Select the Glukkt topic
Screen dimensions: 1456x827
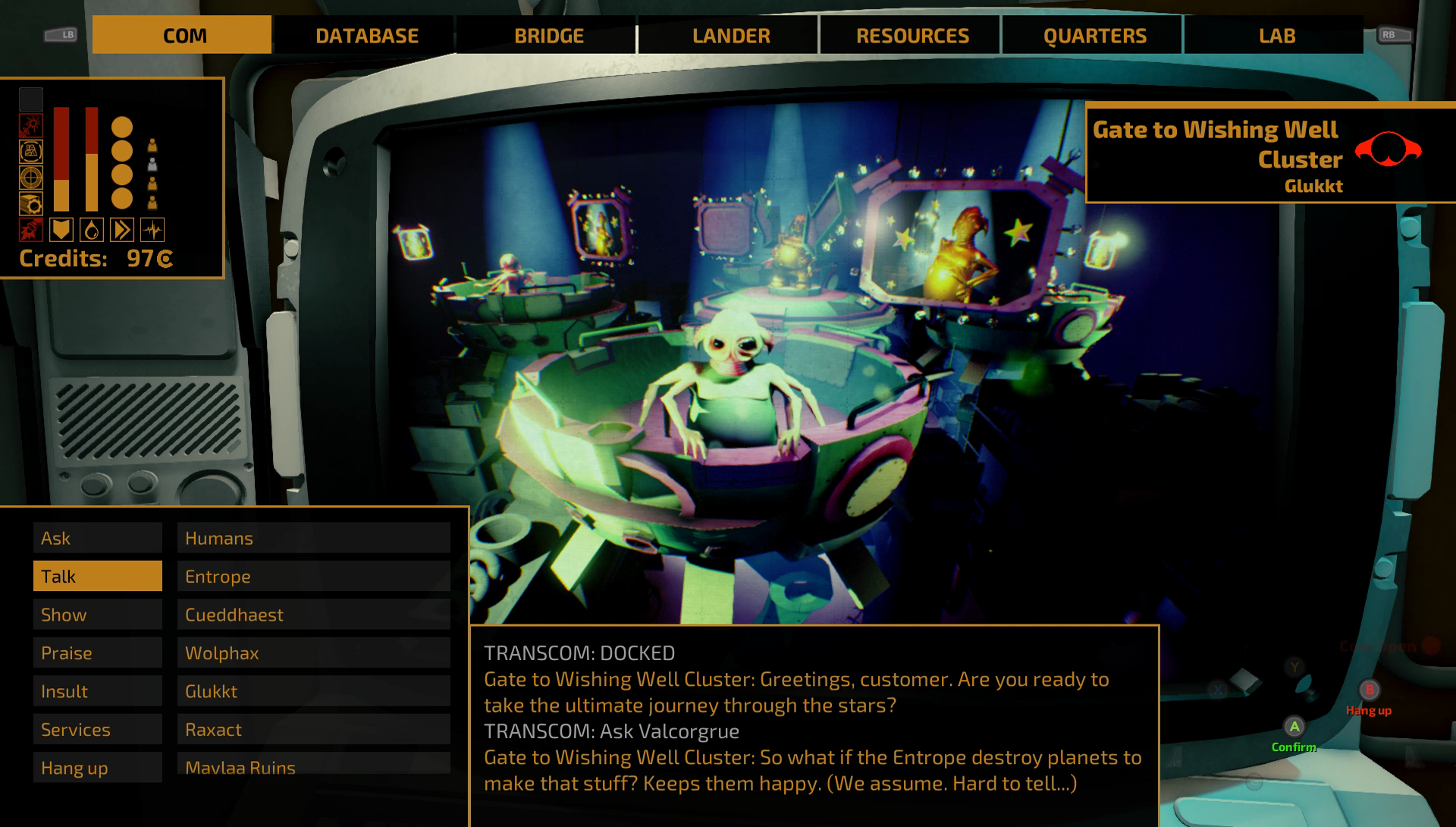click(x=314, y=691)
